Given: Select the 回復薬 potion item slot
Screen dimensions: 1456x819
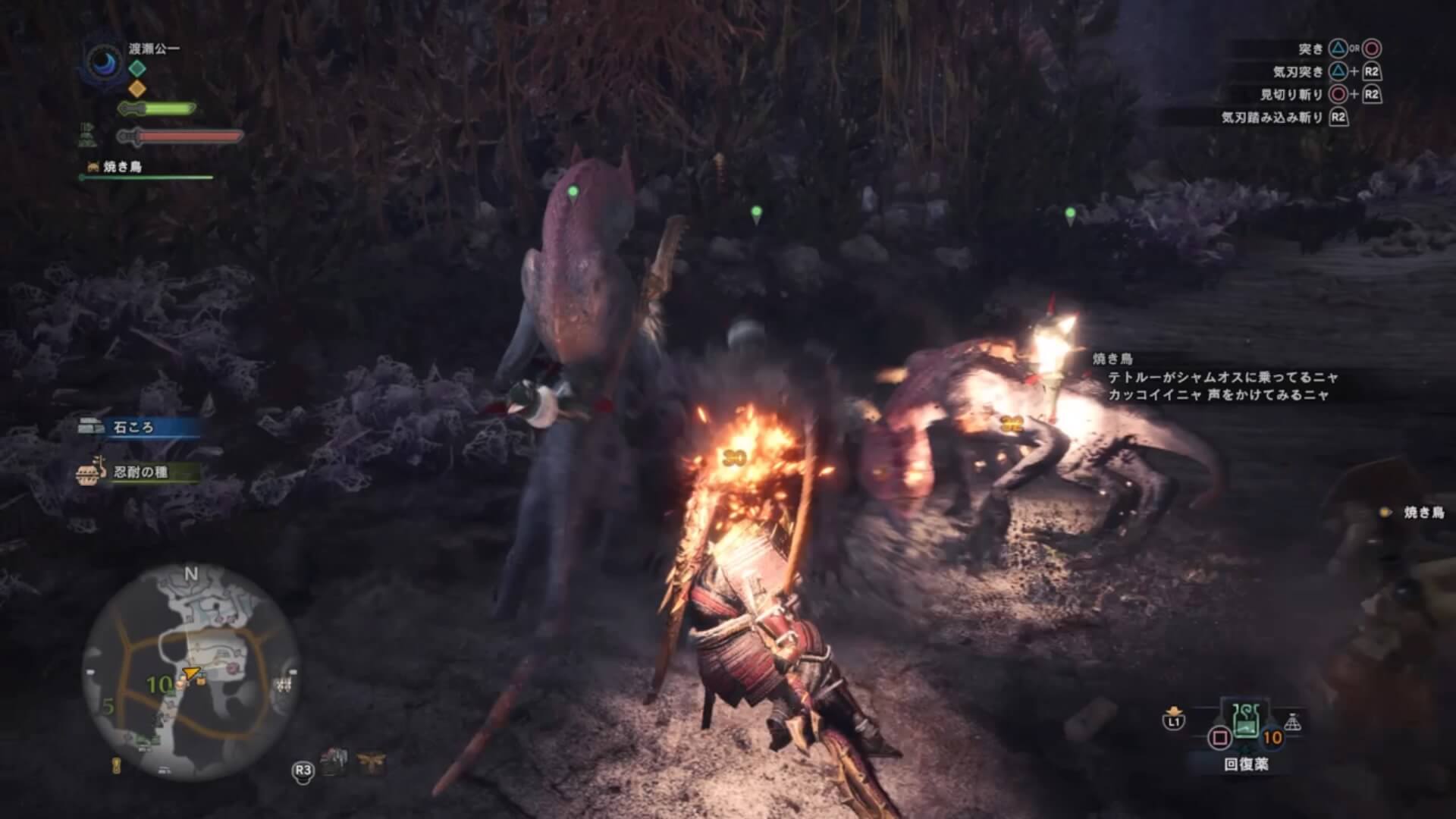Looking at the screenshot, I should [1247, 725].
